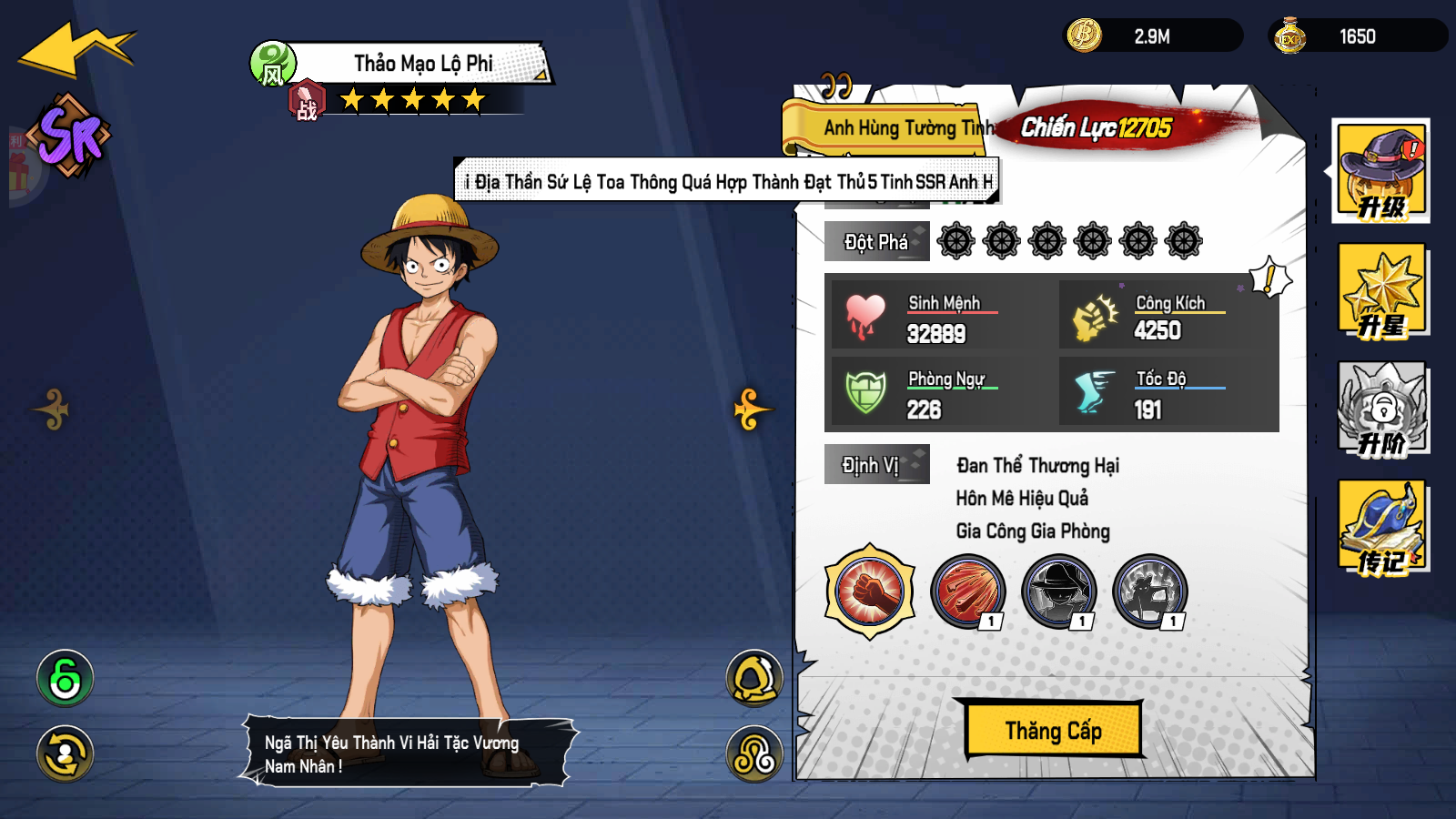Expand the Định Vị positioning section

pyautogui.click(x=875, y=464)
